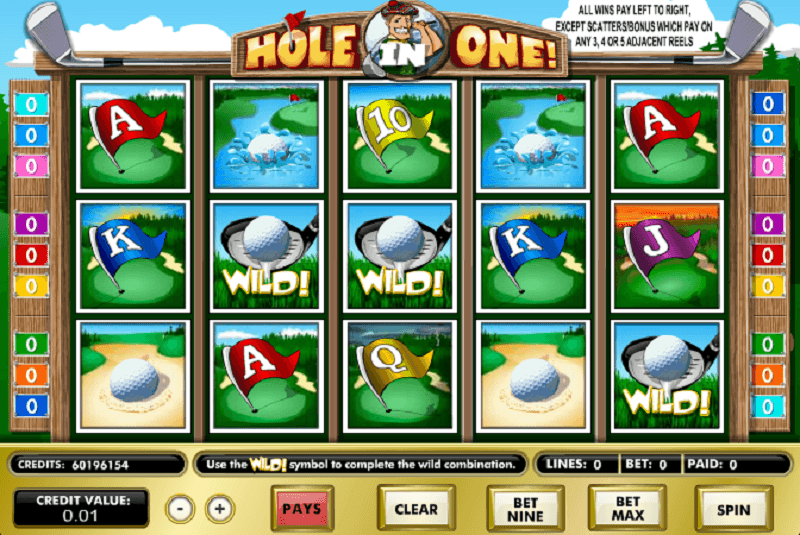800x535 pixels.
Task: Decrease the credit value with minus
Action: coord(180,508)
